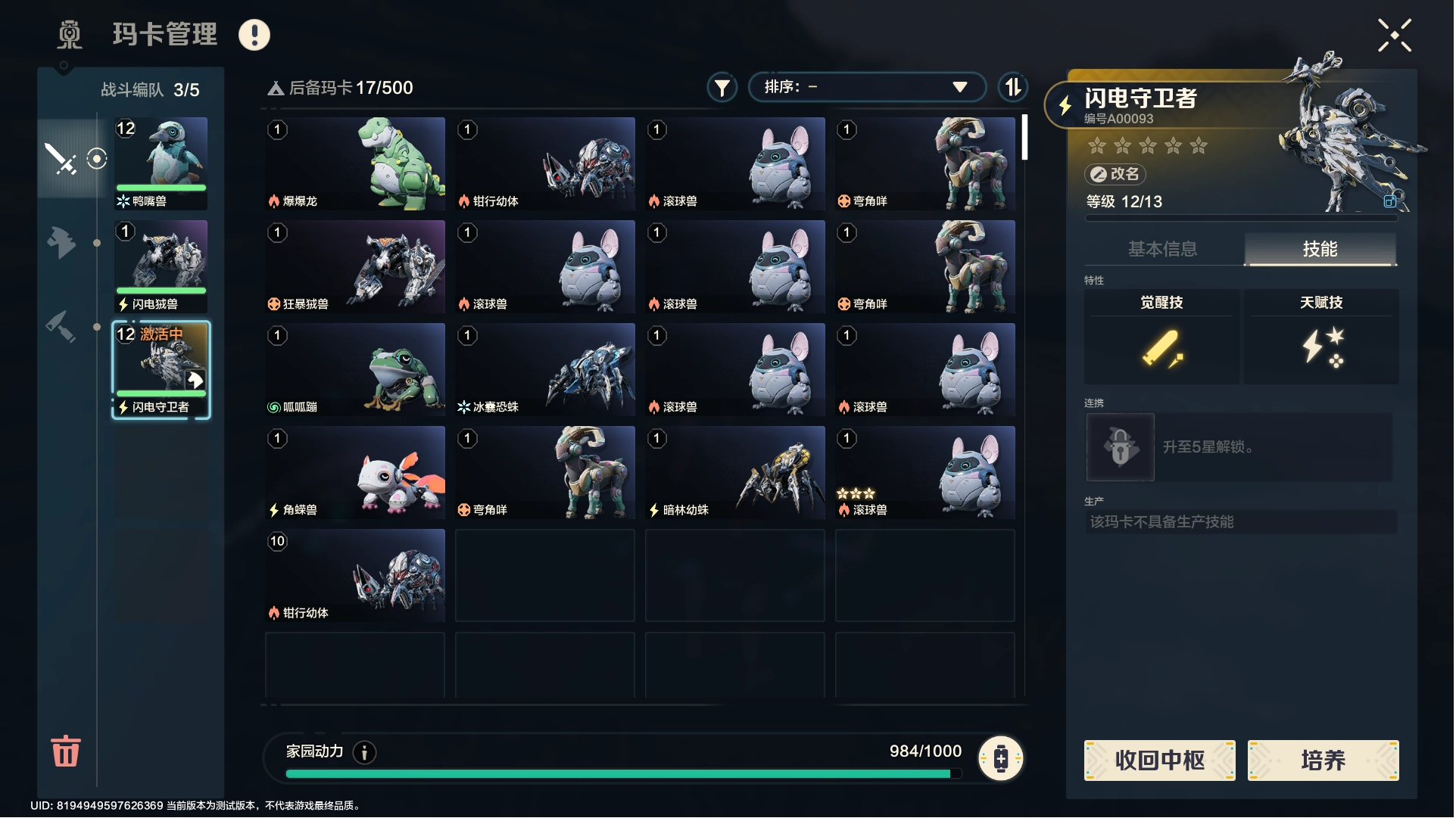Select the 技能 tab
1456x818 pixels.
point(1320,249)
